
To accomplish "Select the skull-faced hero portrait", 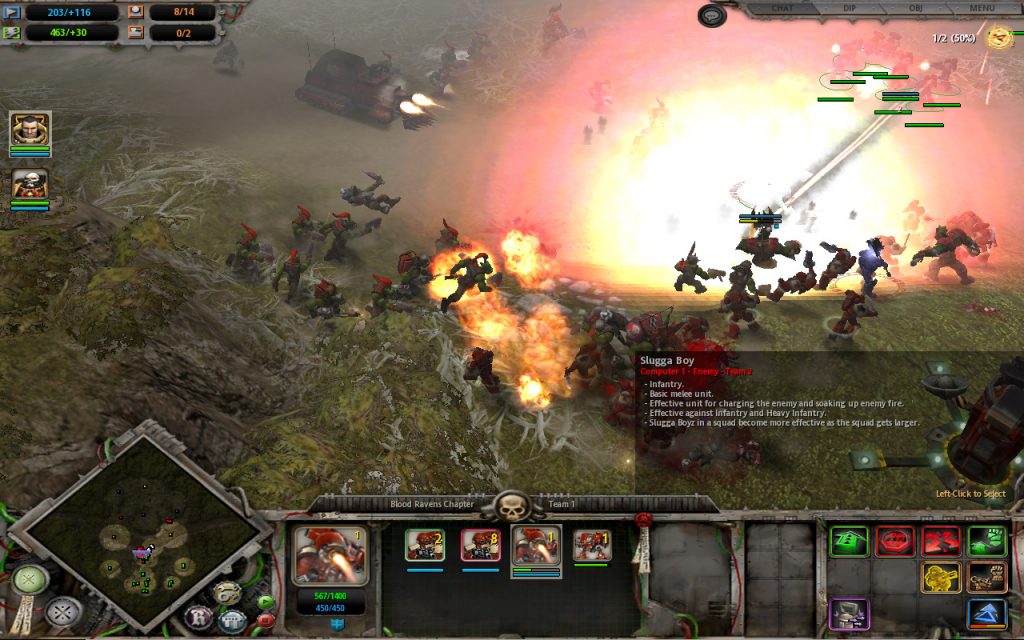I will (x=29, y=185).
